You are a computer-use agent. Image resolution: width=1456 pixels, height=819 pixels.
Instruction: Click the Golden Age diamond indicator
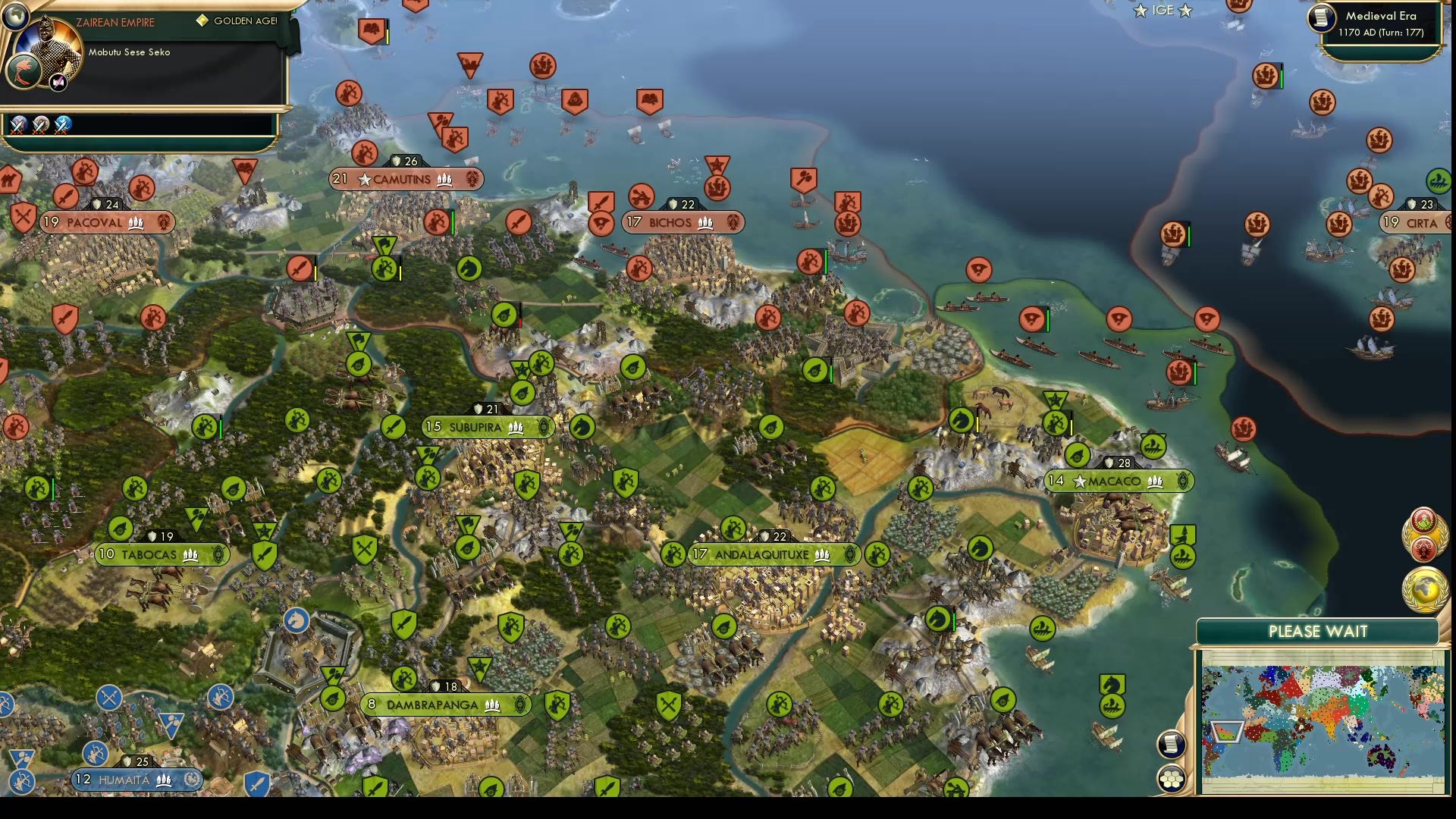pos(201,22)
